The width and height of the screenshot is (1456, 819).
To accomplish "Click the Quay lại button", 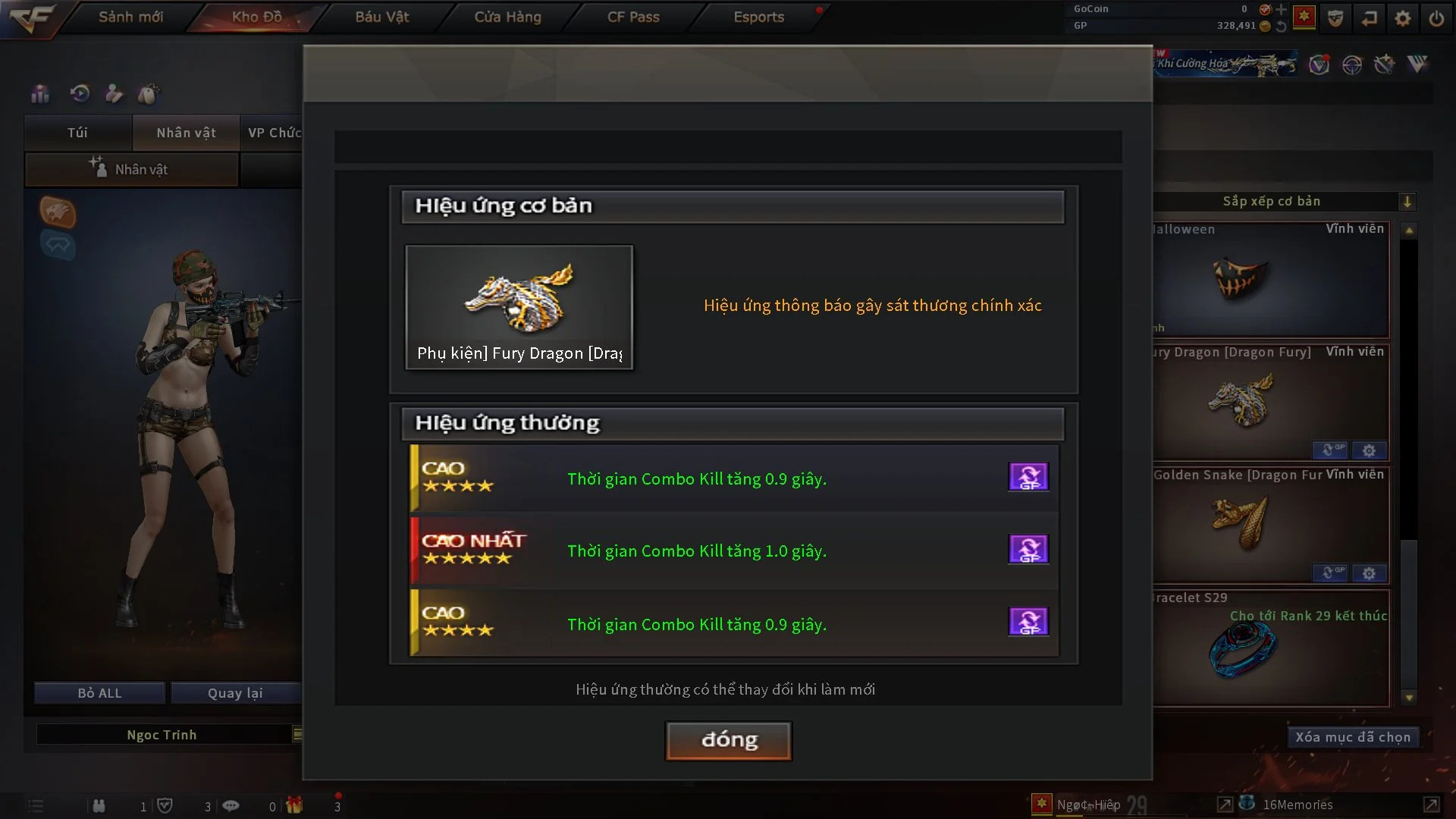I will click(x=235, y=693).
